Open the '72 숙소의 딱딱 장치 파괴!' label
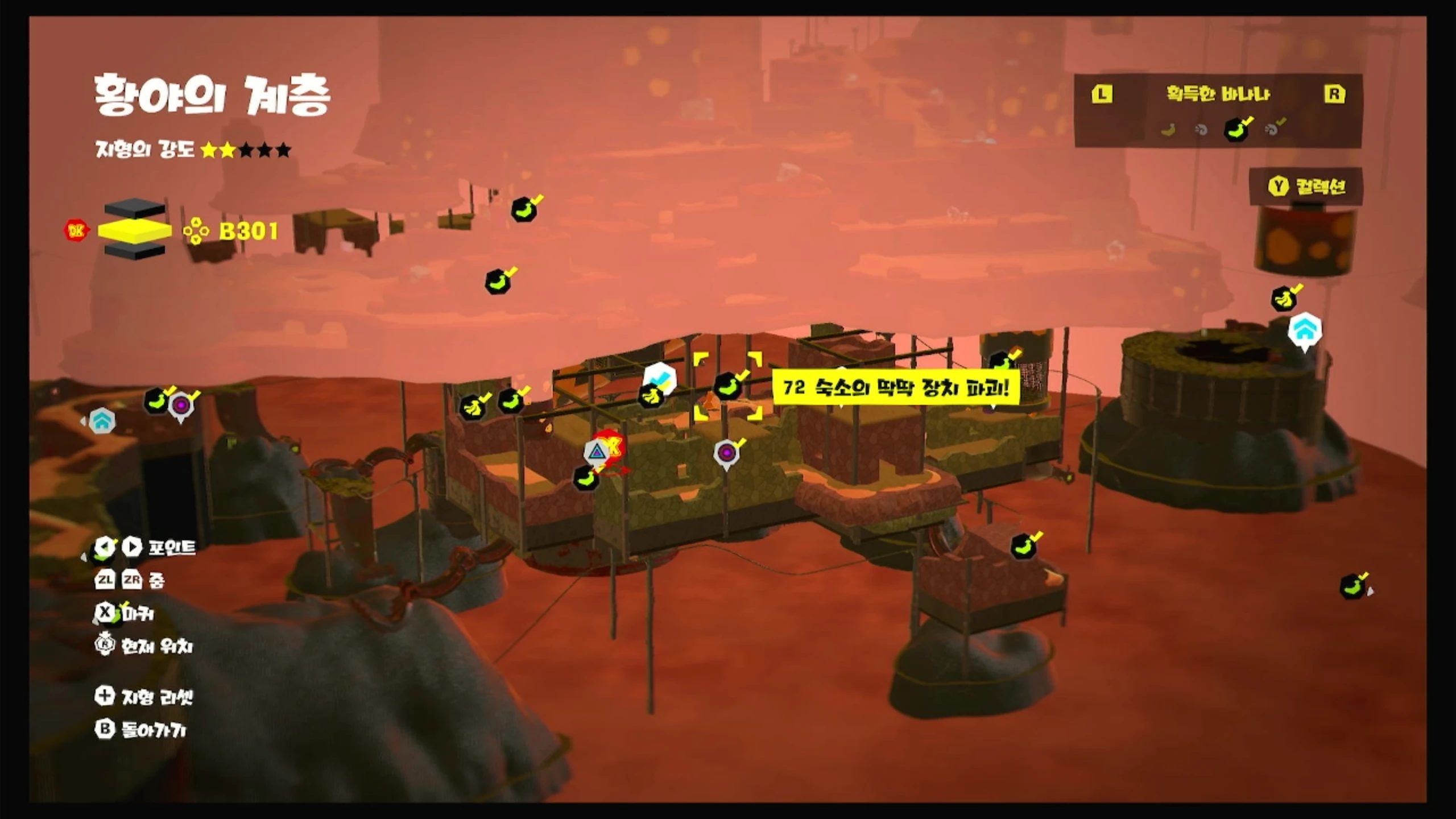Screen dimensions: 1456x819 895,388
